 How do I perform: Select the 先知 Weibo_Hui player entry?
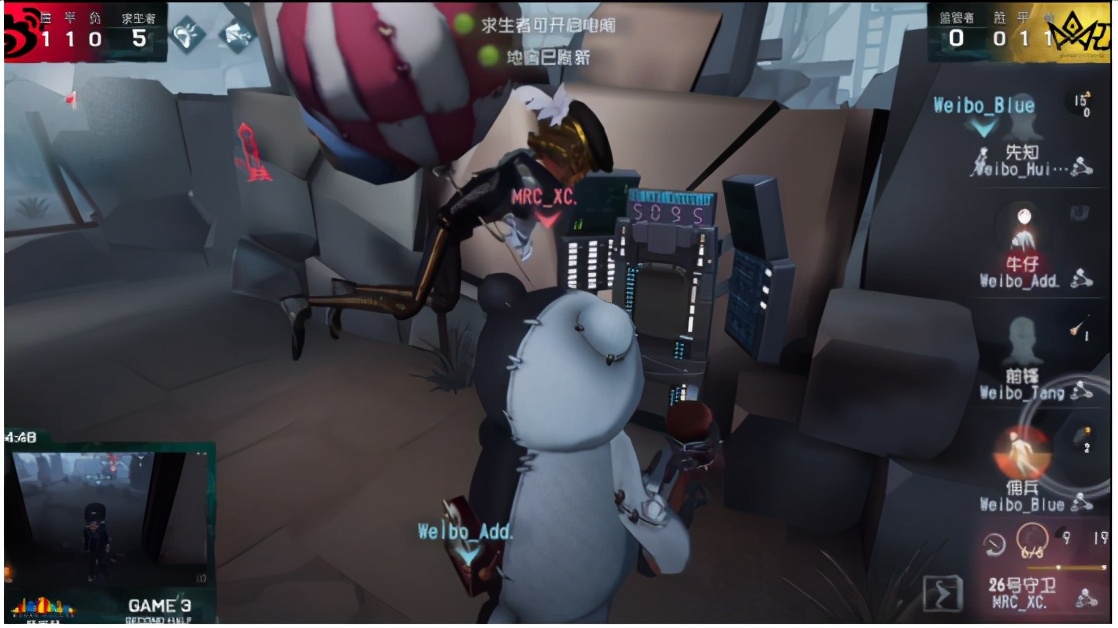[x=1024, y=160]
